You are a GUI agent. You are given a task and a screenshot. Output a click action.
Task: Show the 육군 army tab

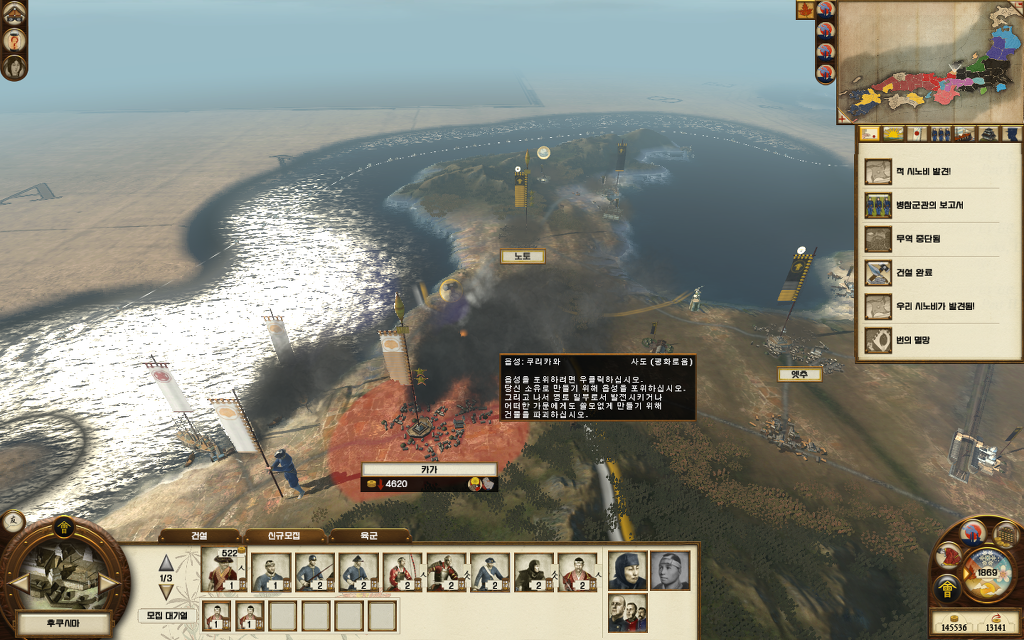369,536
